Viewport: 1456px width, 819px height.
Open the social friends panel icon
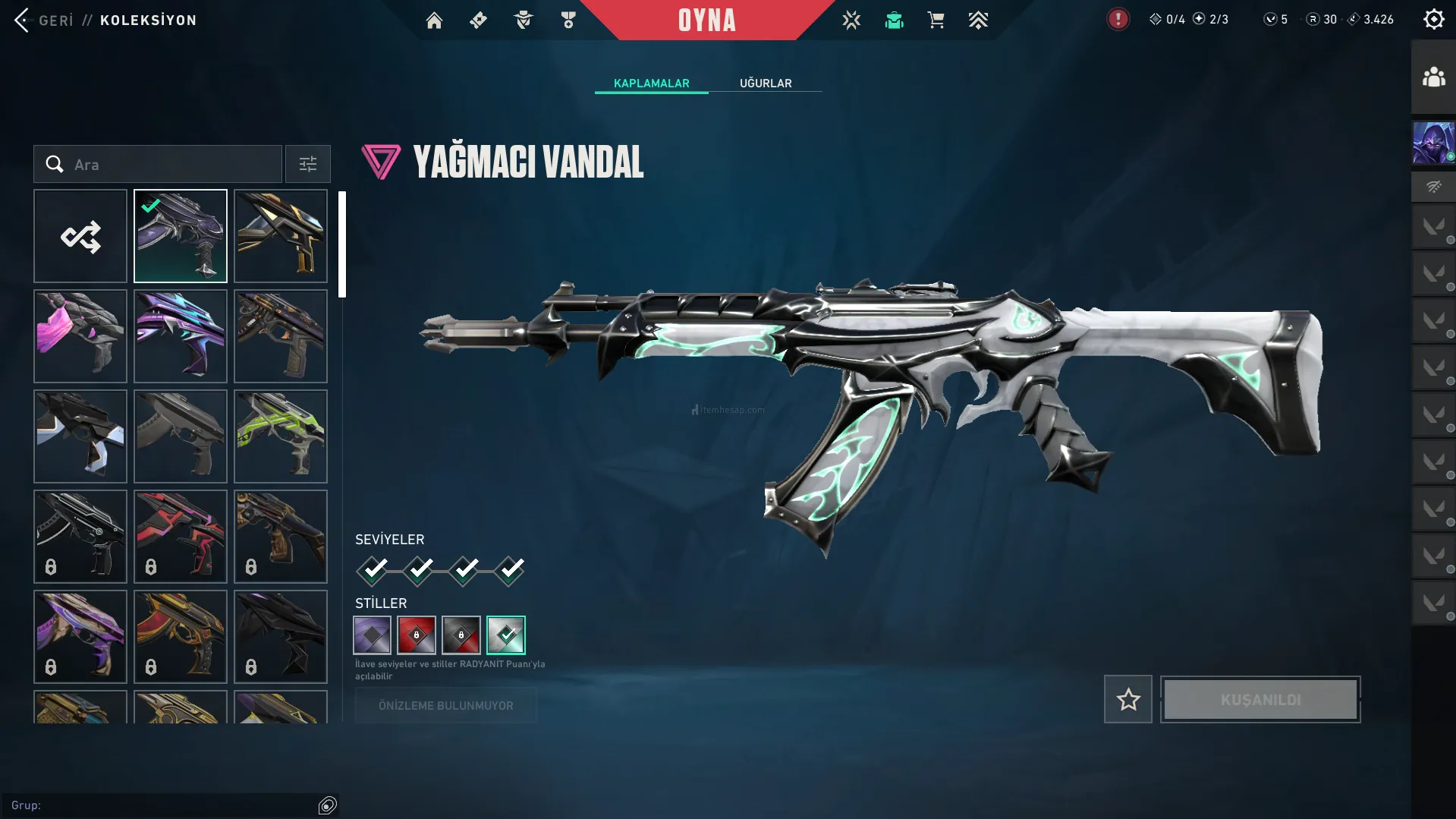point(1433,77)
